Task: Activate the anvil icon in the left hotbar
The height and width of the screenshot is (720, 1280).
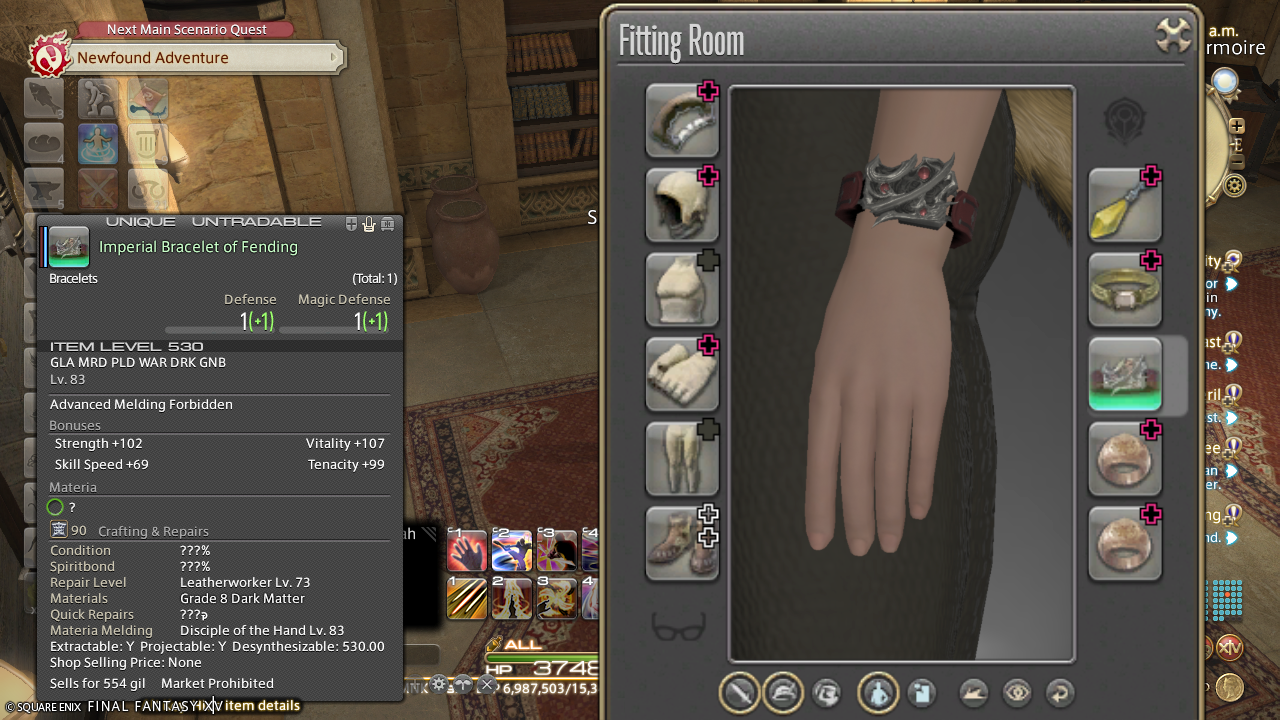Action: (44, 189)
